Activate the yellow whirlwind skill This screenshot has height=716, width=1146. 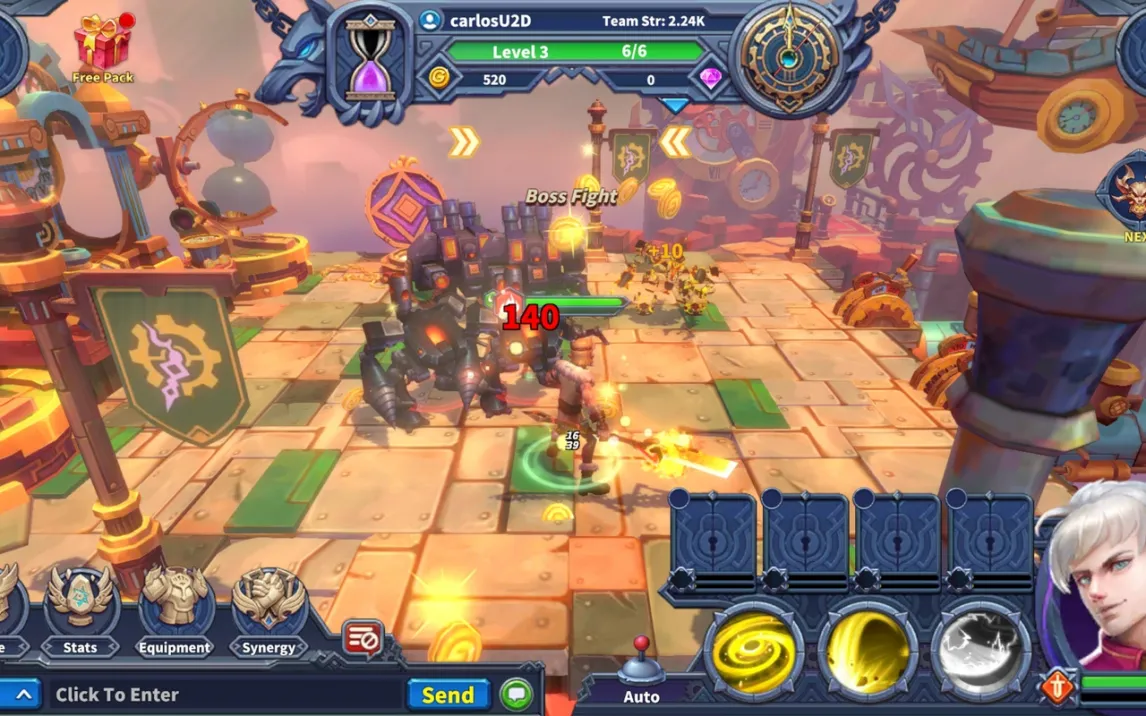[753, 650]
